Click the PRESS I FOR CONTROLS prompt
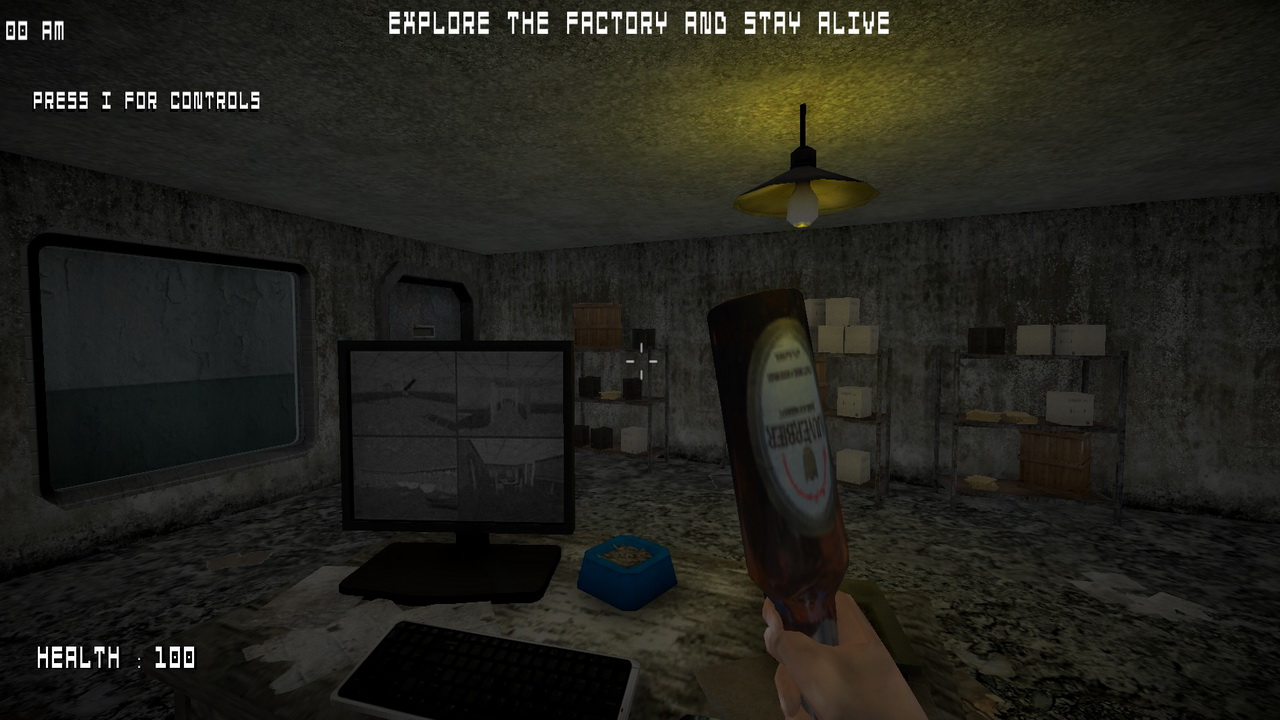This screenshot has width=1280, height=720. [x=146, y=101]
